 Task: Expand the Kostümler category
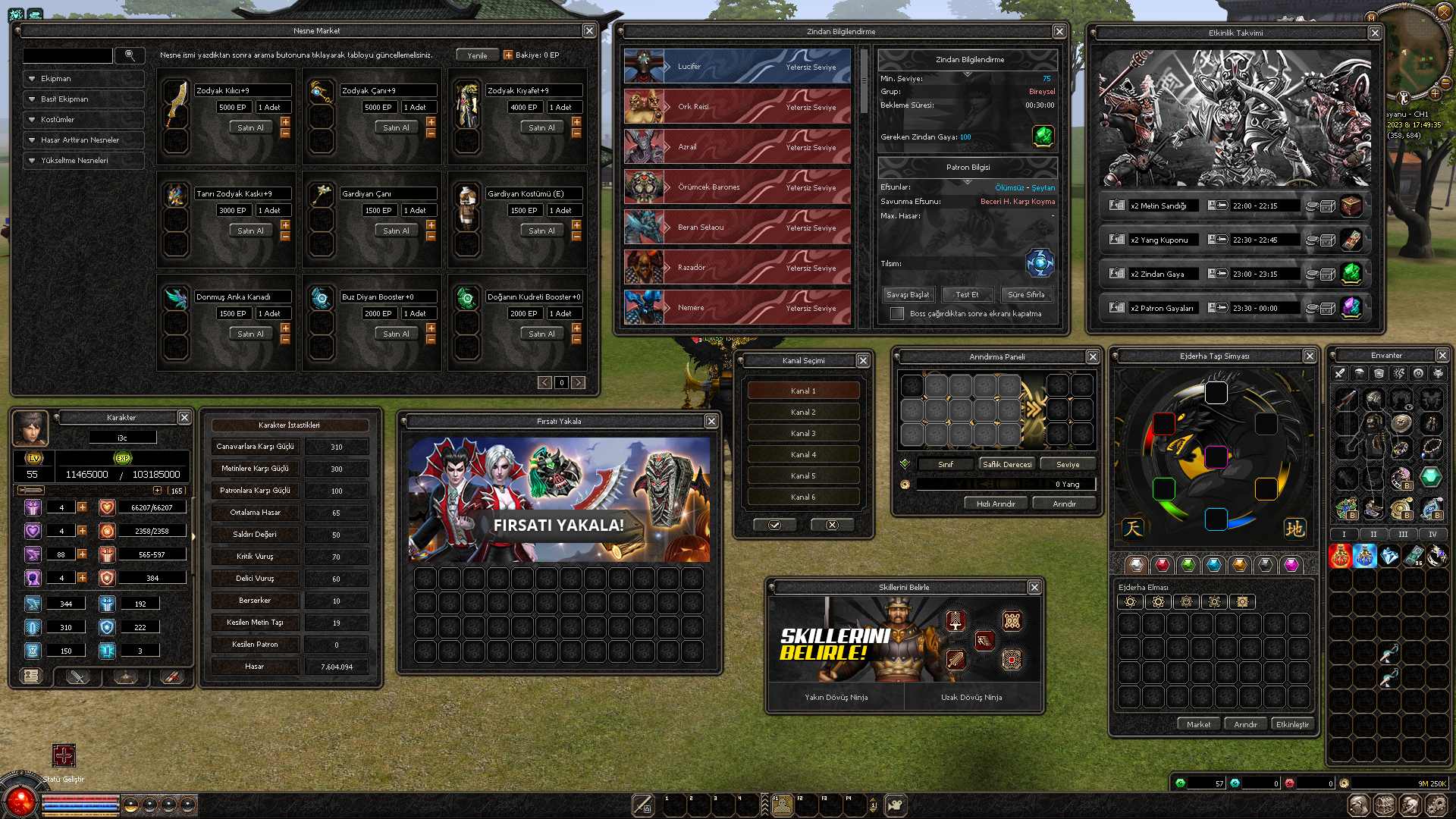click(83, 119)
